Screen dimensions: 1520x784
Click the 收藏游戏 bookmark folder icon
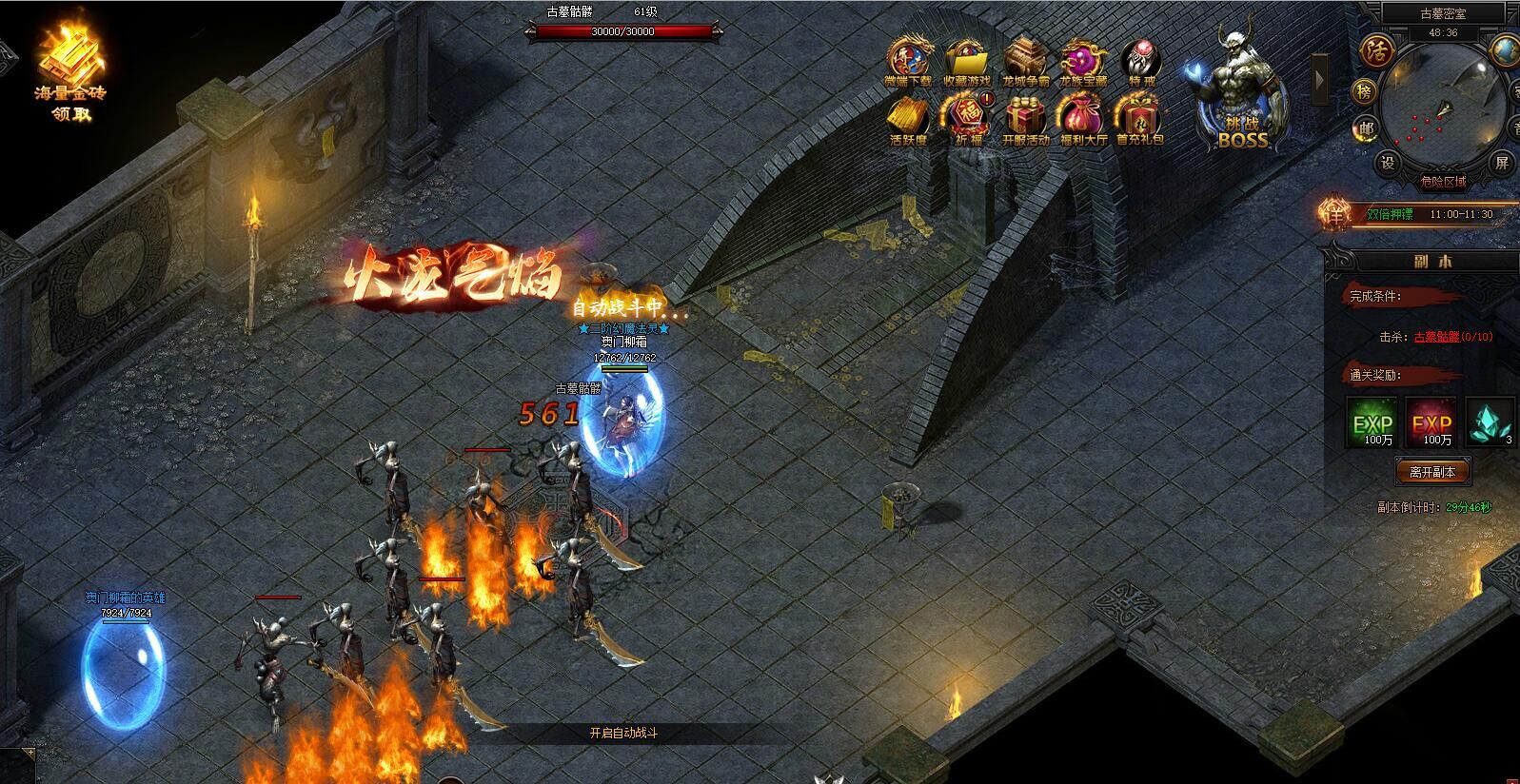967,62
